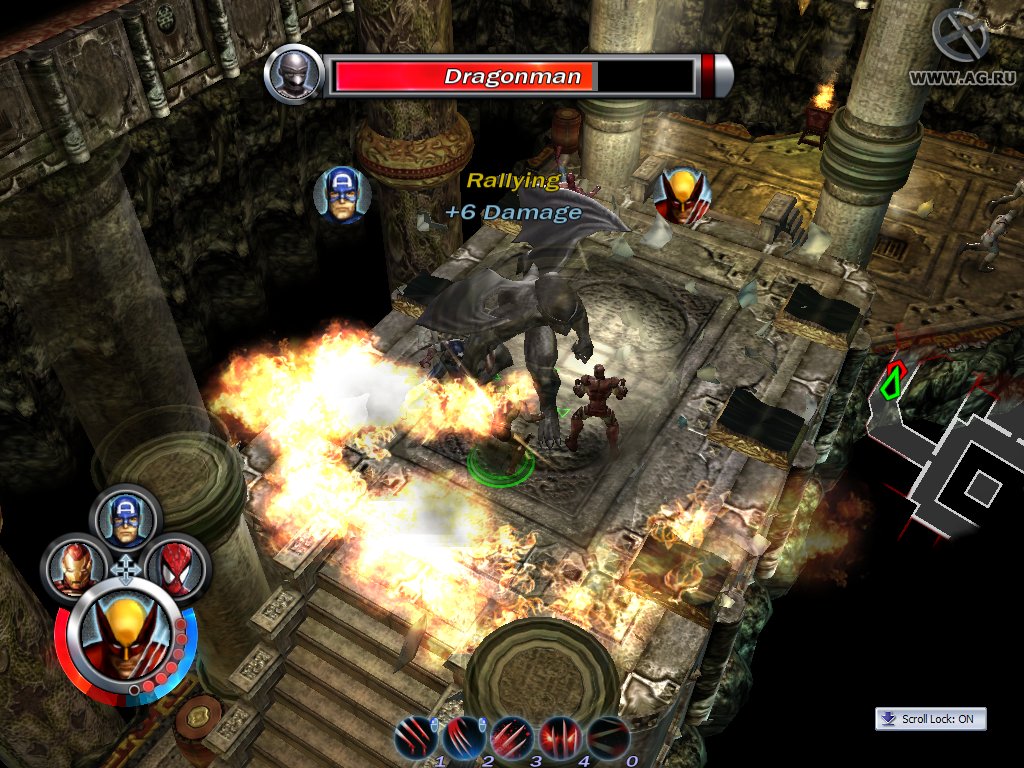Switch to Iron Man in the party wheel
The width and height of the screenshot is (1024, 768).
(x=74, y=568)
